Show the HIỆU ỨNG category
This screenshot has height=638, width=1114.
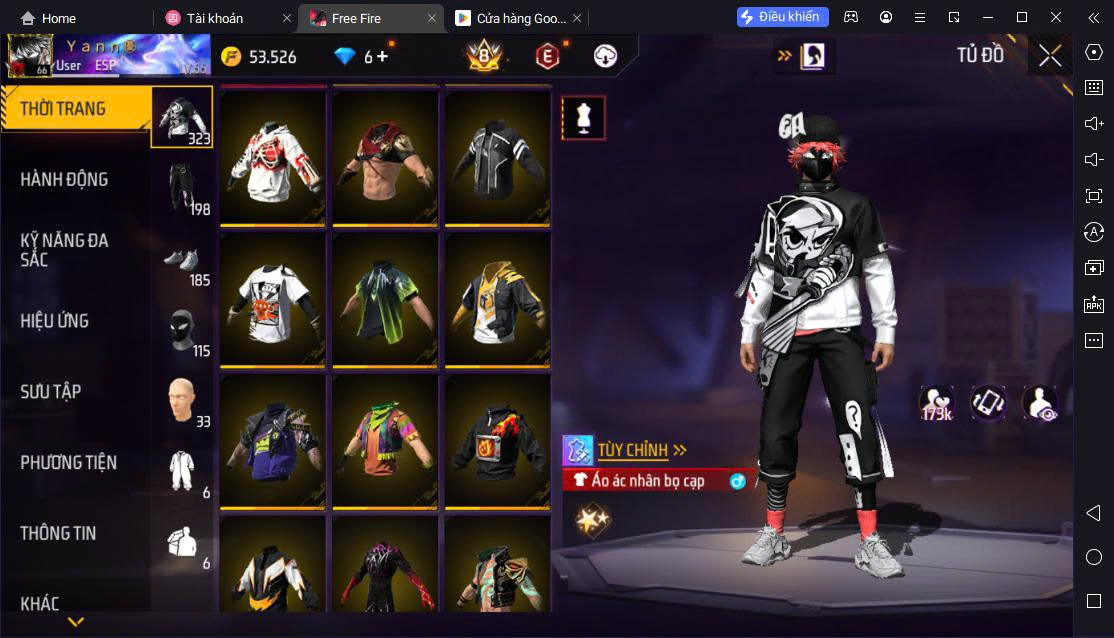pyautogui.click(x=55, y=321)
